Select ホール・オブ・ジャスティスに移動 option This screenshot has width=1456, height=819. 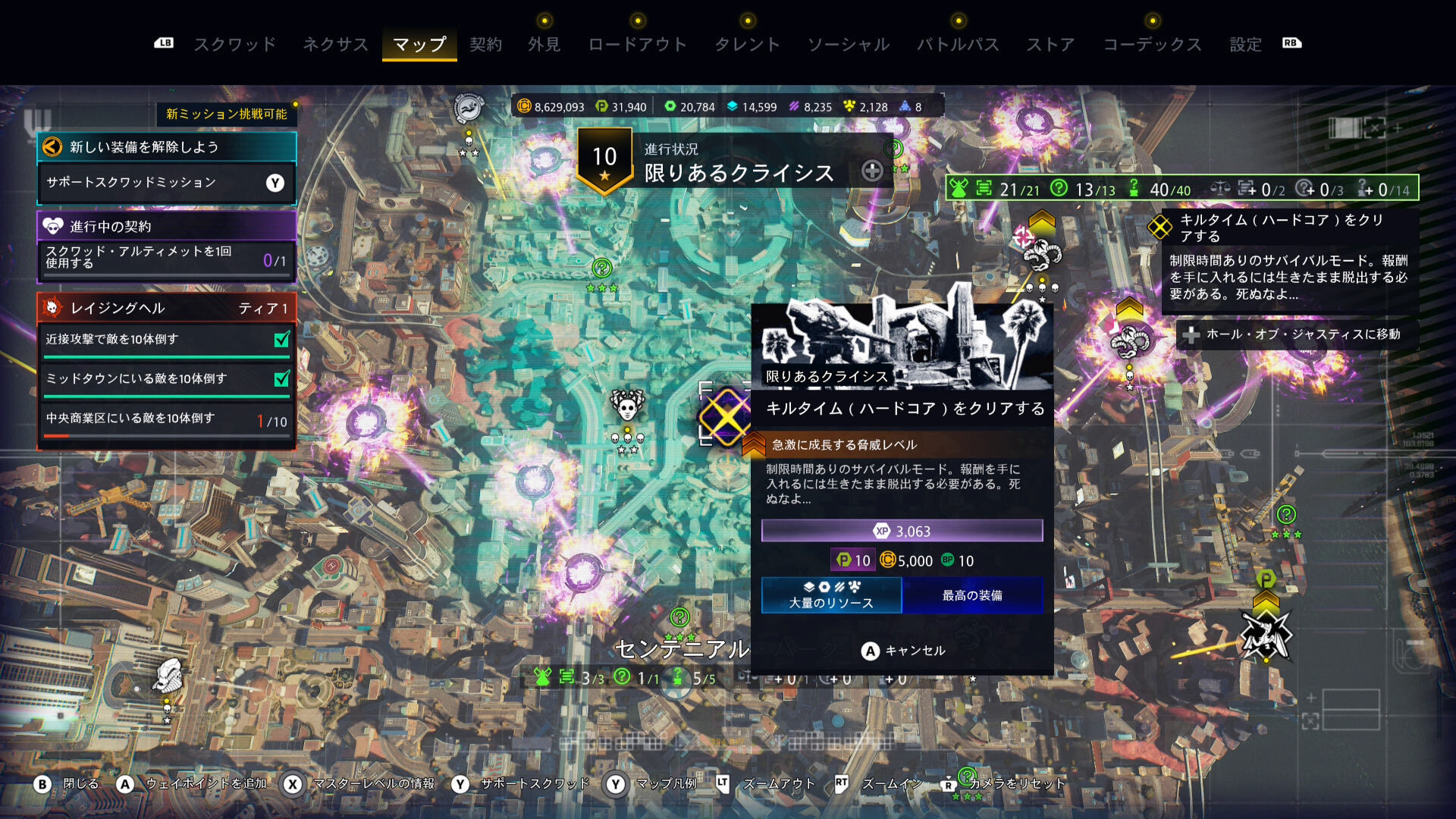[x=1297, y=334]
